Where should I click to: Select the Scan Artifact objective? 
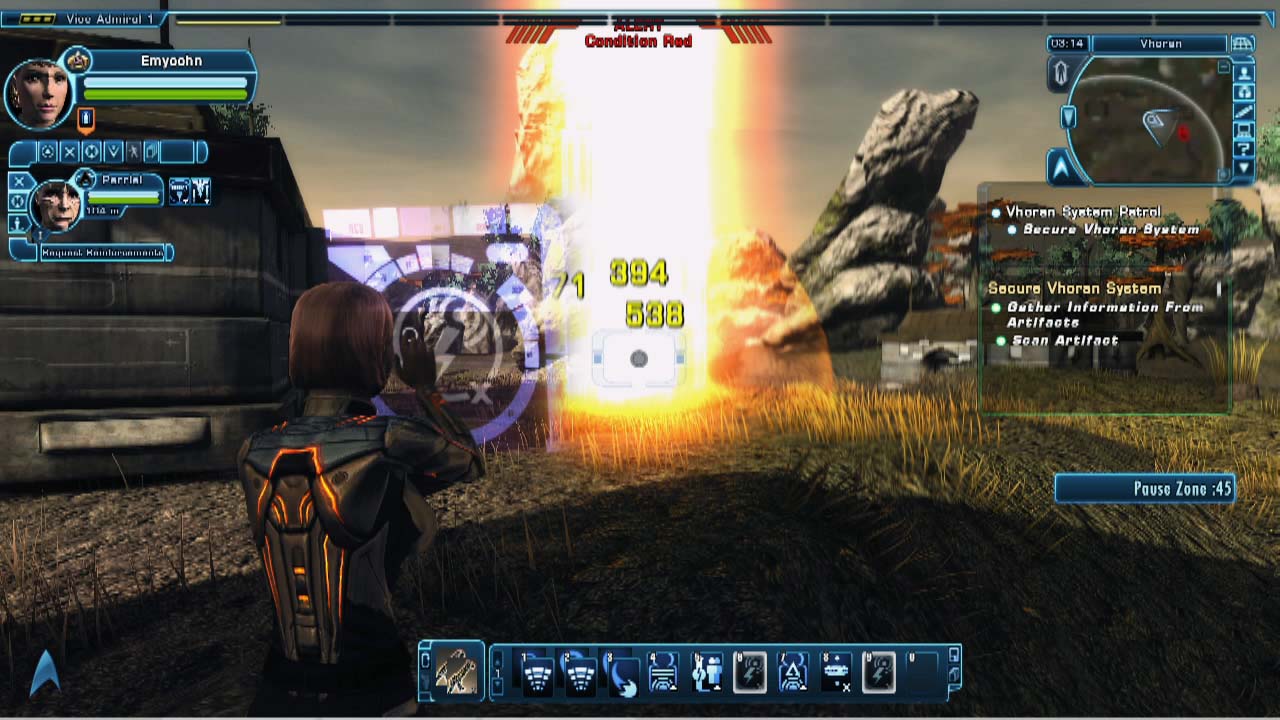coord(1064,340)
